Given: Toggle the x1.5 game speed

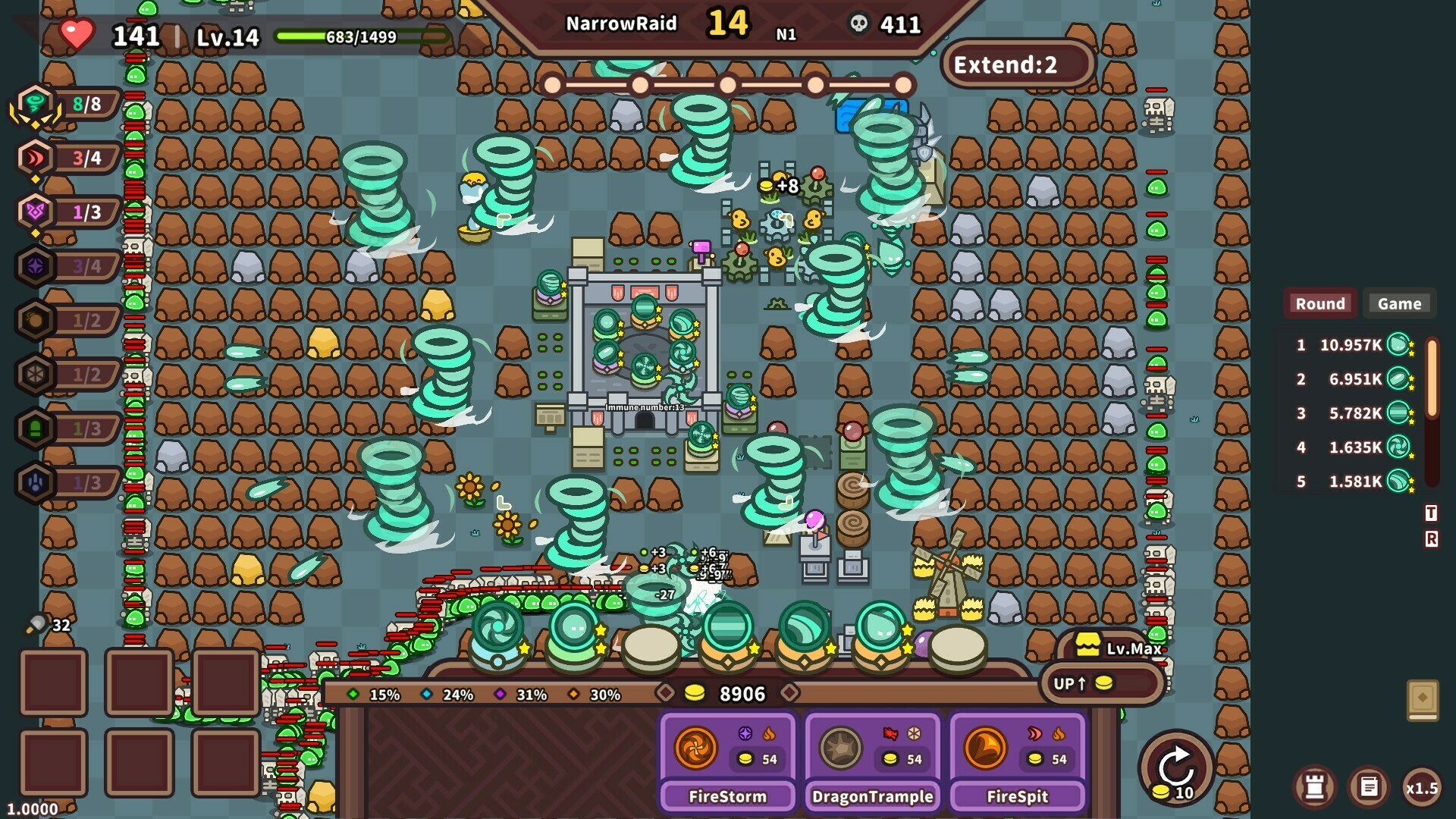Looking at the screenshot, I should (1421, 788).
